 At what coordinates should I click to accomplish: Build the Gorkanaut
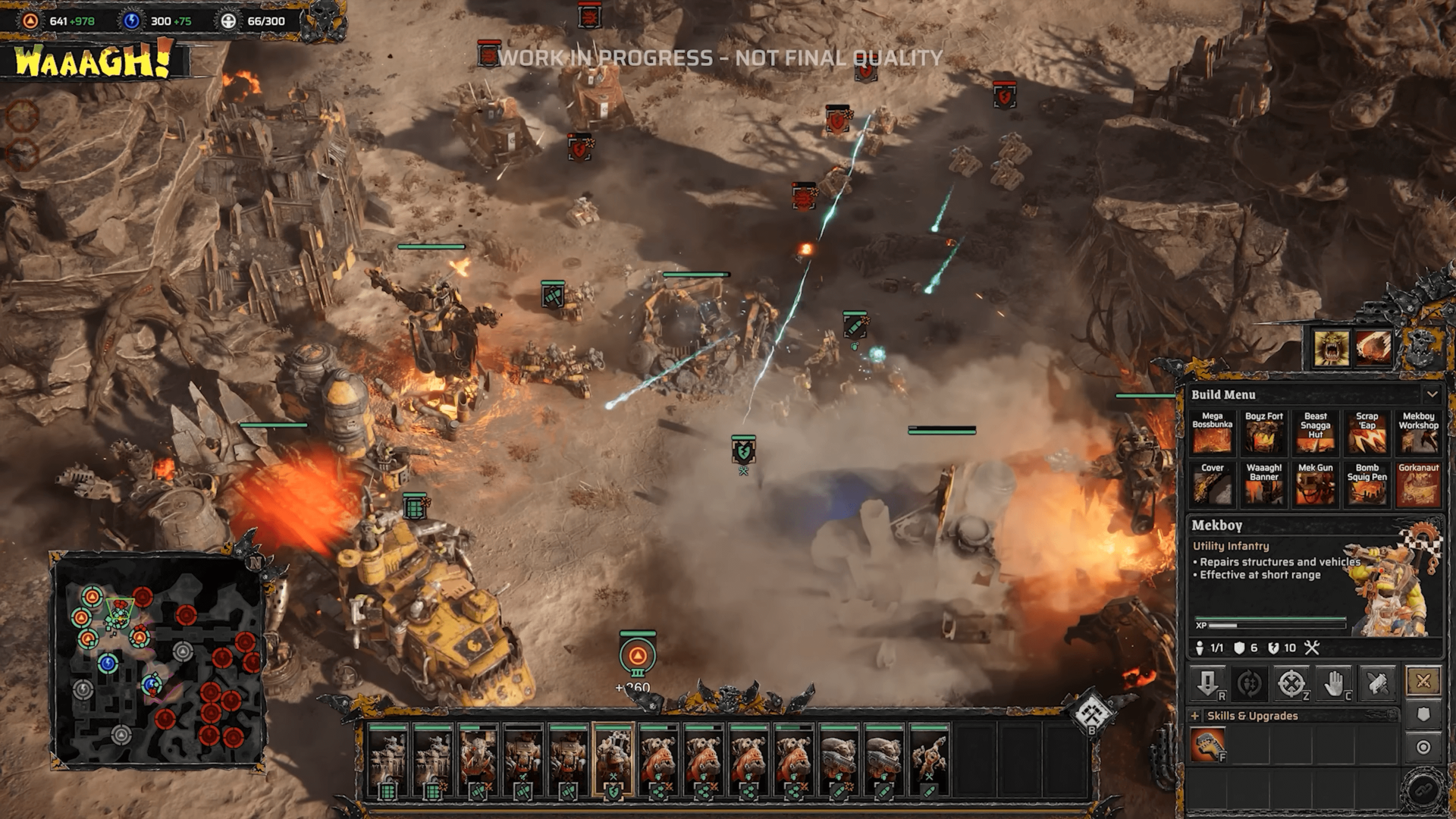[1418, 485]
